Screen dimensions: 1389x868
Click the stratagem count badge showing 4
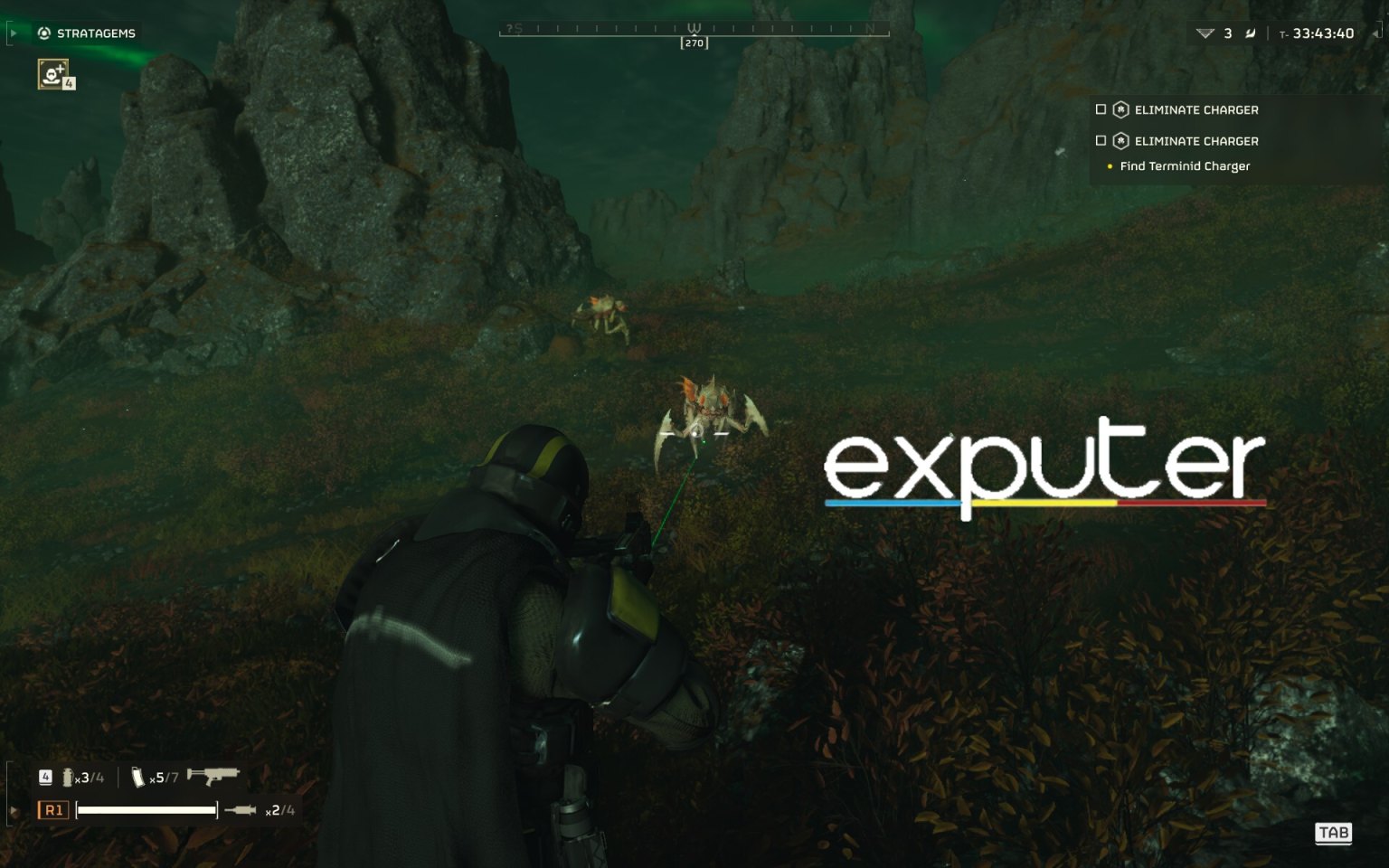69,85
